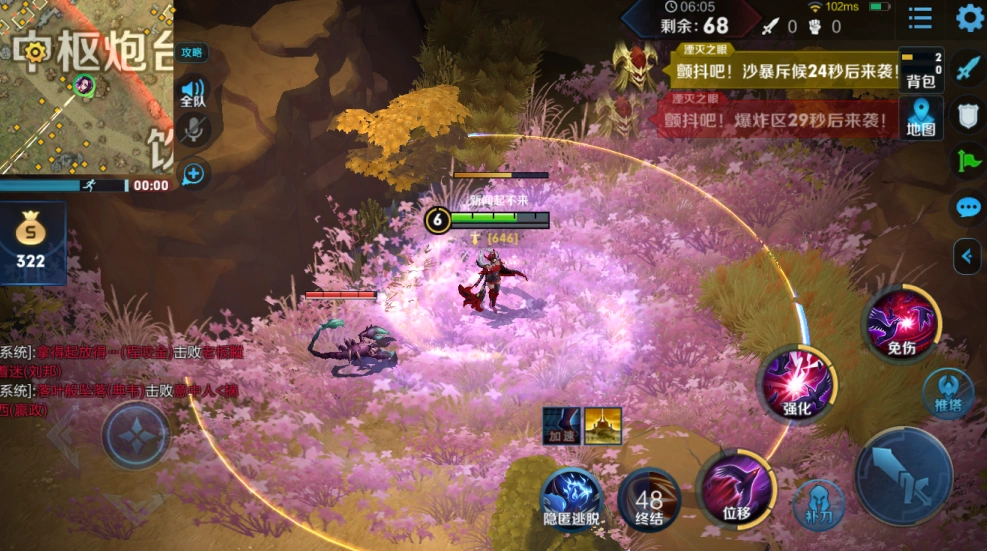Activate the 免伤 damage immunity skill
Viewport: 987px width, 551px height.
point(901,323)
